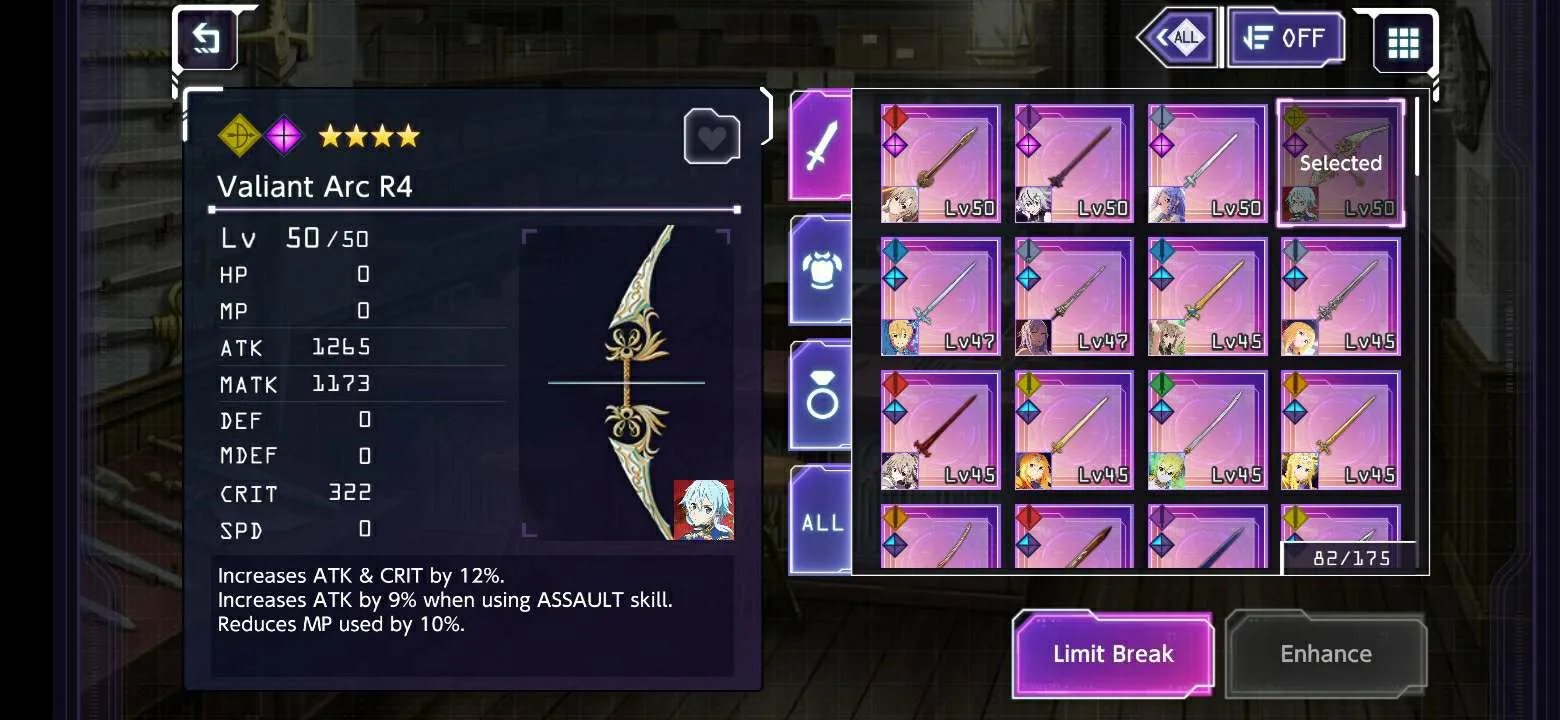
Task: Pick the Lv50 dark purple sword
Action: (1074, 164)
